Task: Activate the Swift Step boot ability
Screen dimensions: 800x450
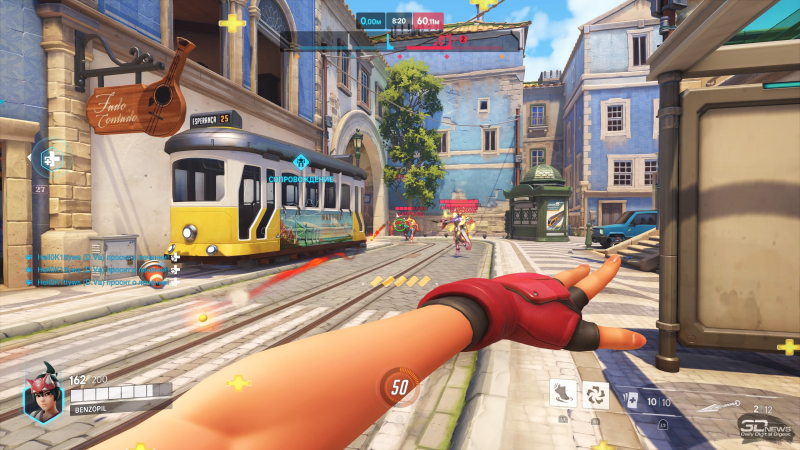Action: tap(563, 393)
